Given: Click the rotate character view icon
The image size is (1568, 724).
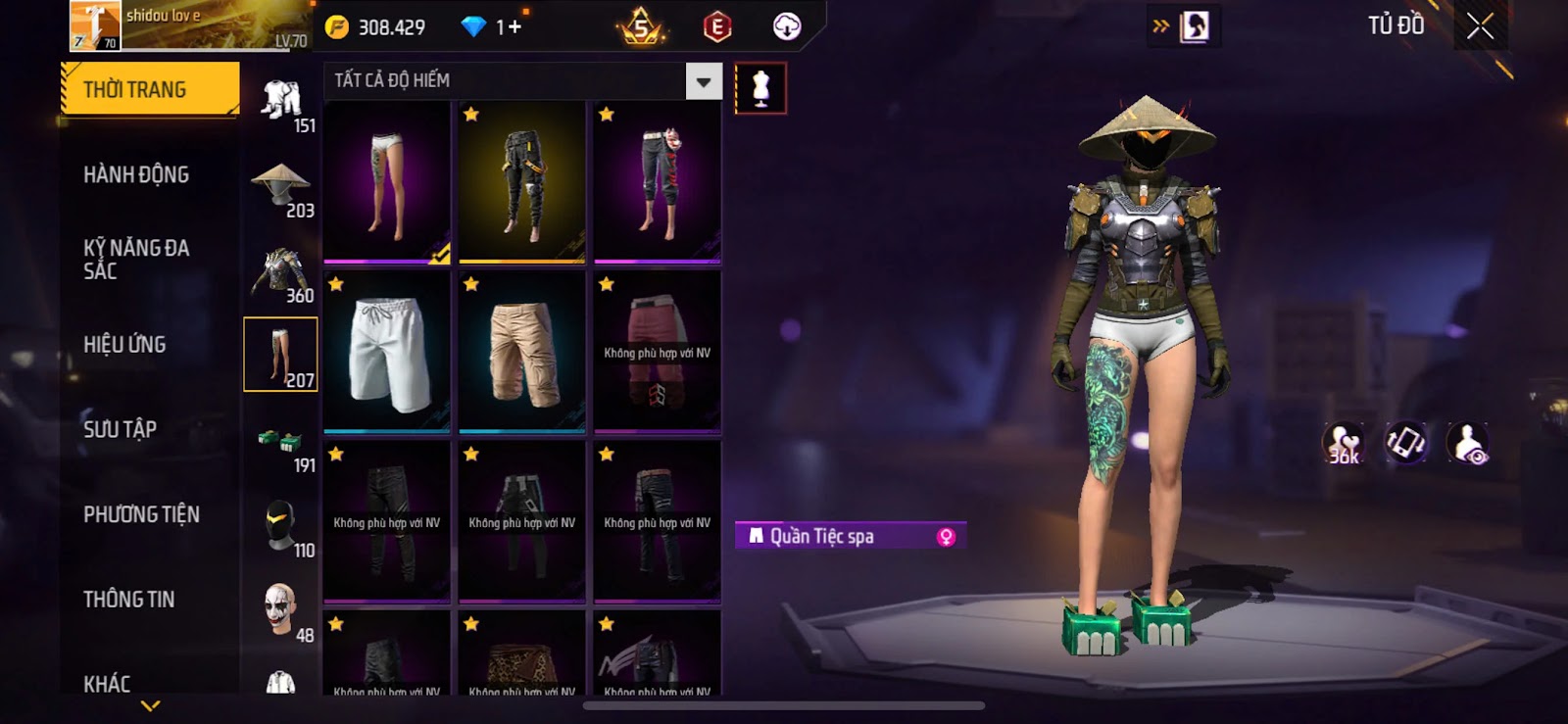Looking at the screenshot, I should coord(1405,443).
